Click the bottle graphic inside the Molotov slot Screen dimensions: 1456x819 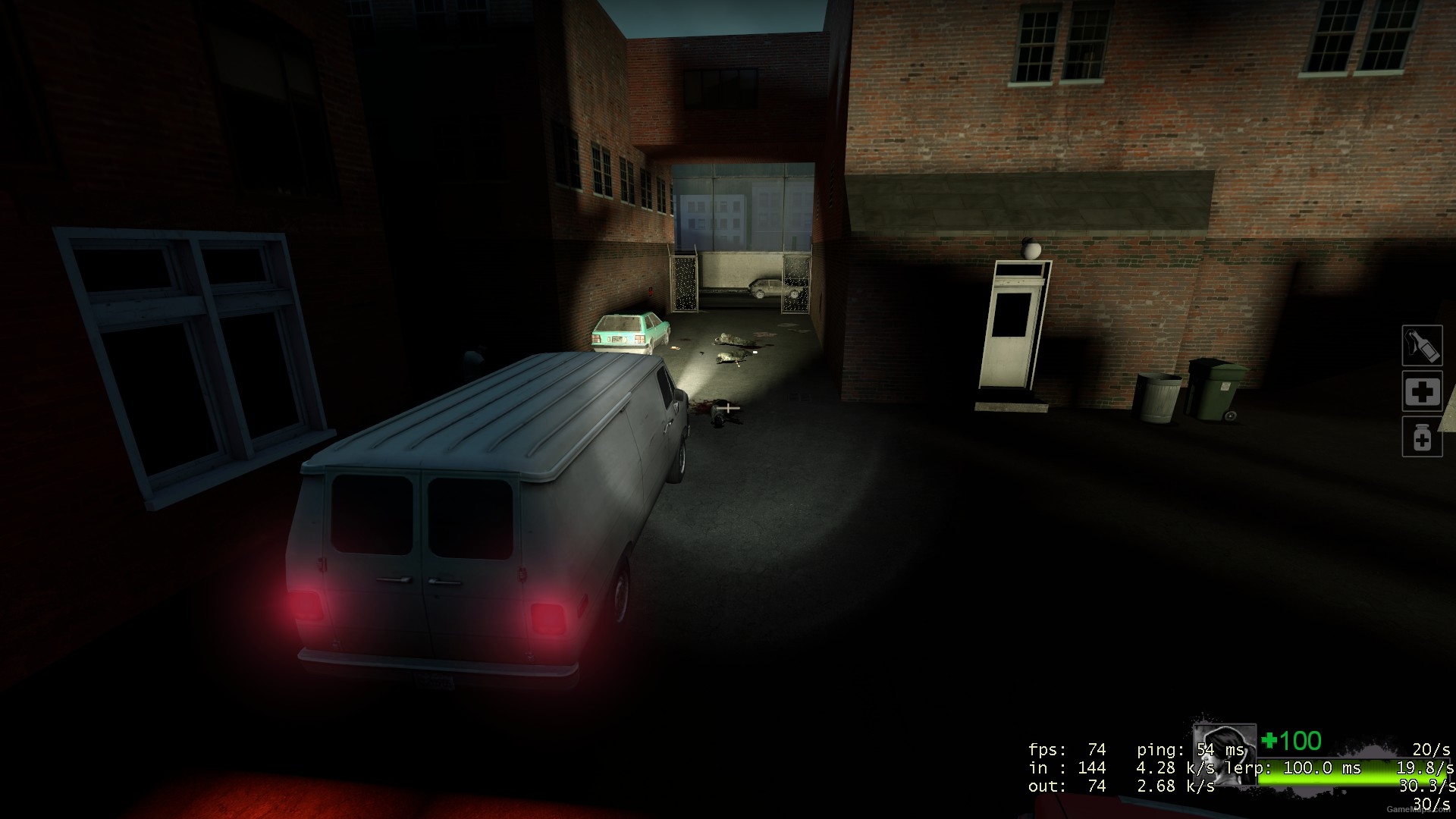[x=1423, y=346]
